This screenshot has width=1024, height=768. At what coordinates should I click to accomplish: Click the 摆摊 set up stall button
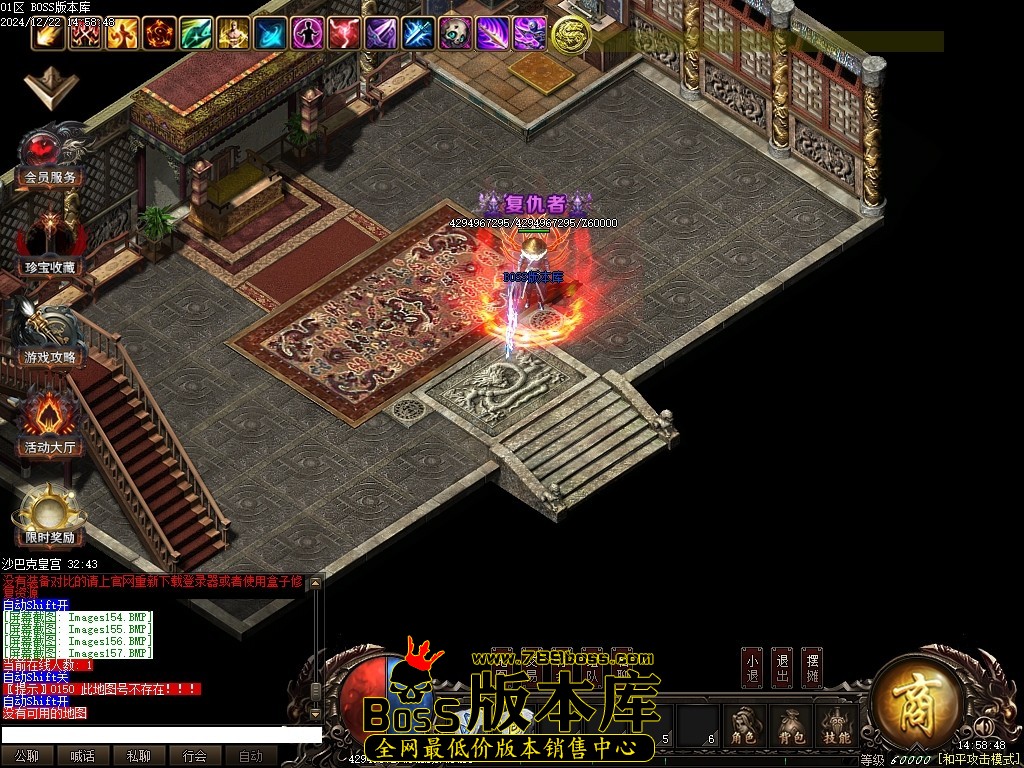(x=812, y=668)
